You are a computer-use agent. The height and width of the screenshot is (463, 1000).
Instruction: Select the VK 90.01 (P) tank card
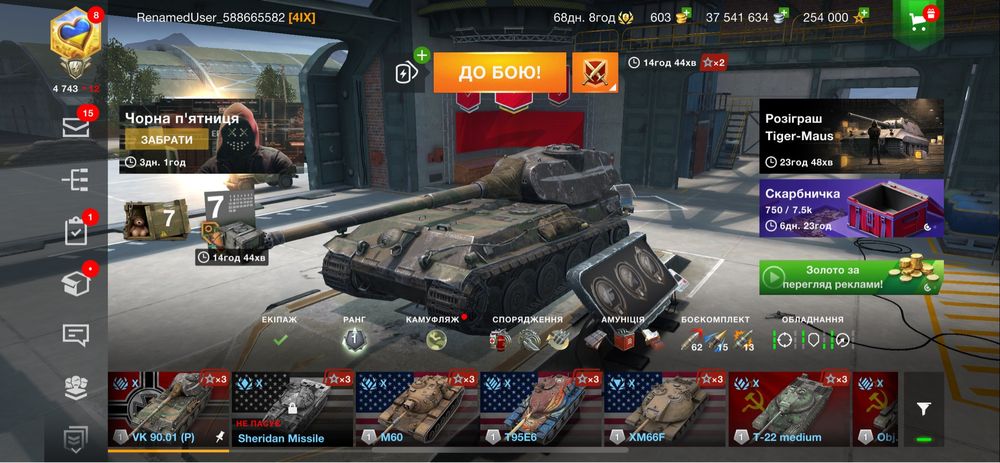click(x=168, y=408)
